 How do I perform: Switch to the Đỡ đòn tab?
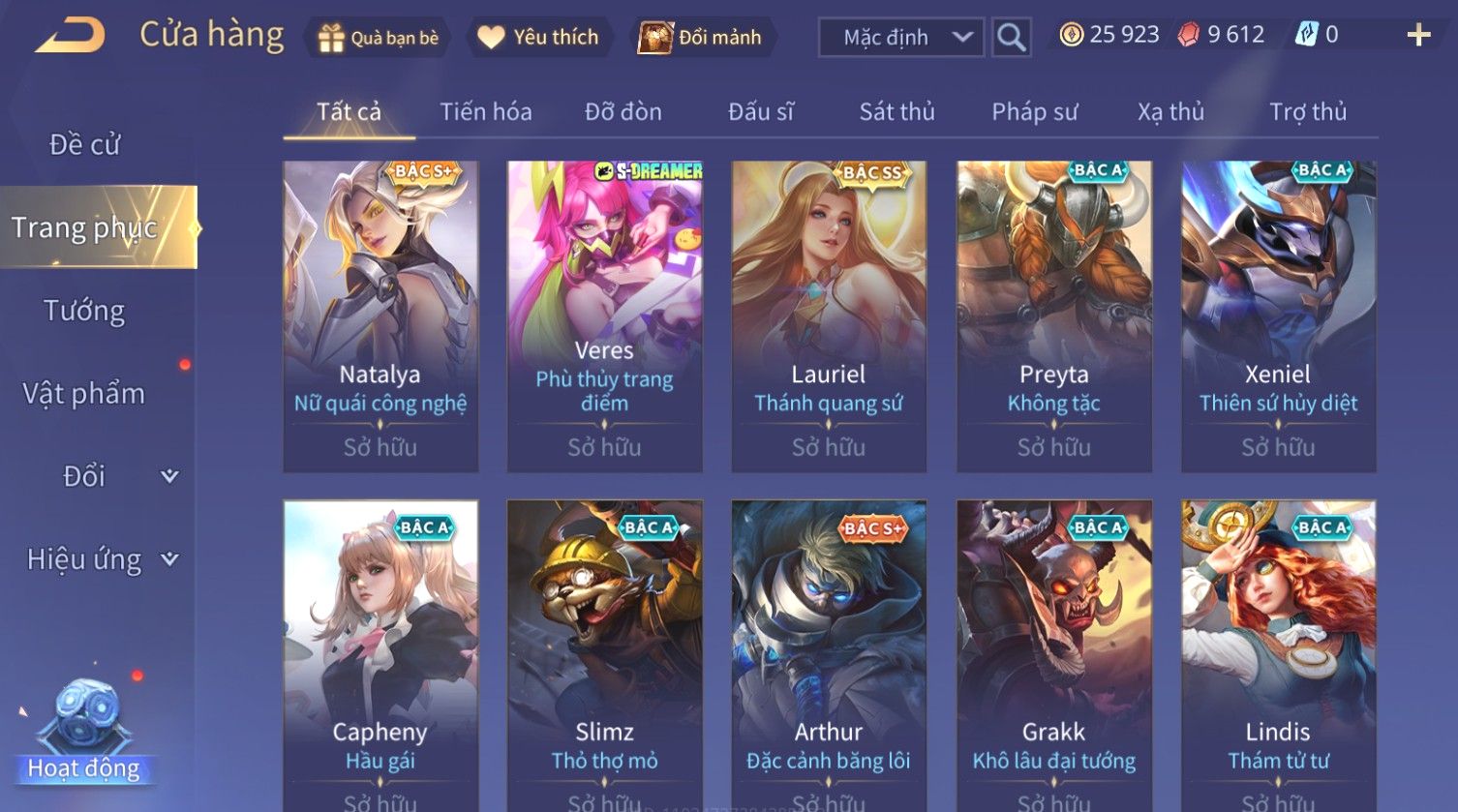coord(623,112)
